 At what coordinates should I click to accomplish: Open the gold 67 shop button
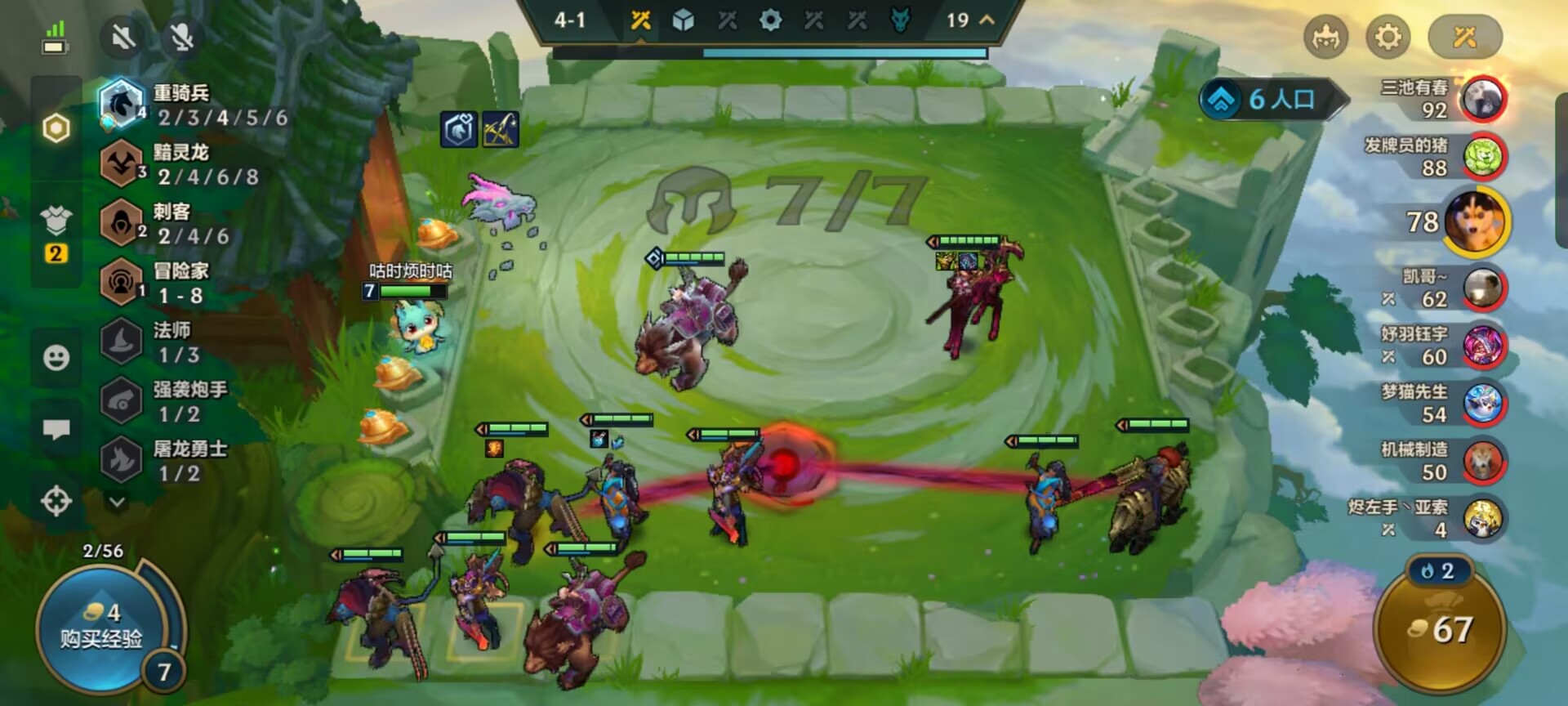(1441, 630)
